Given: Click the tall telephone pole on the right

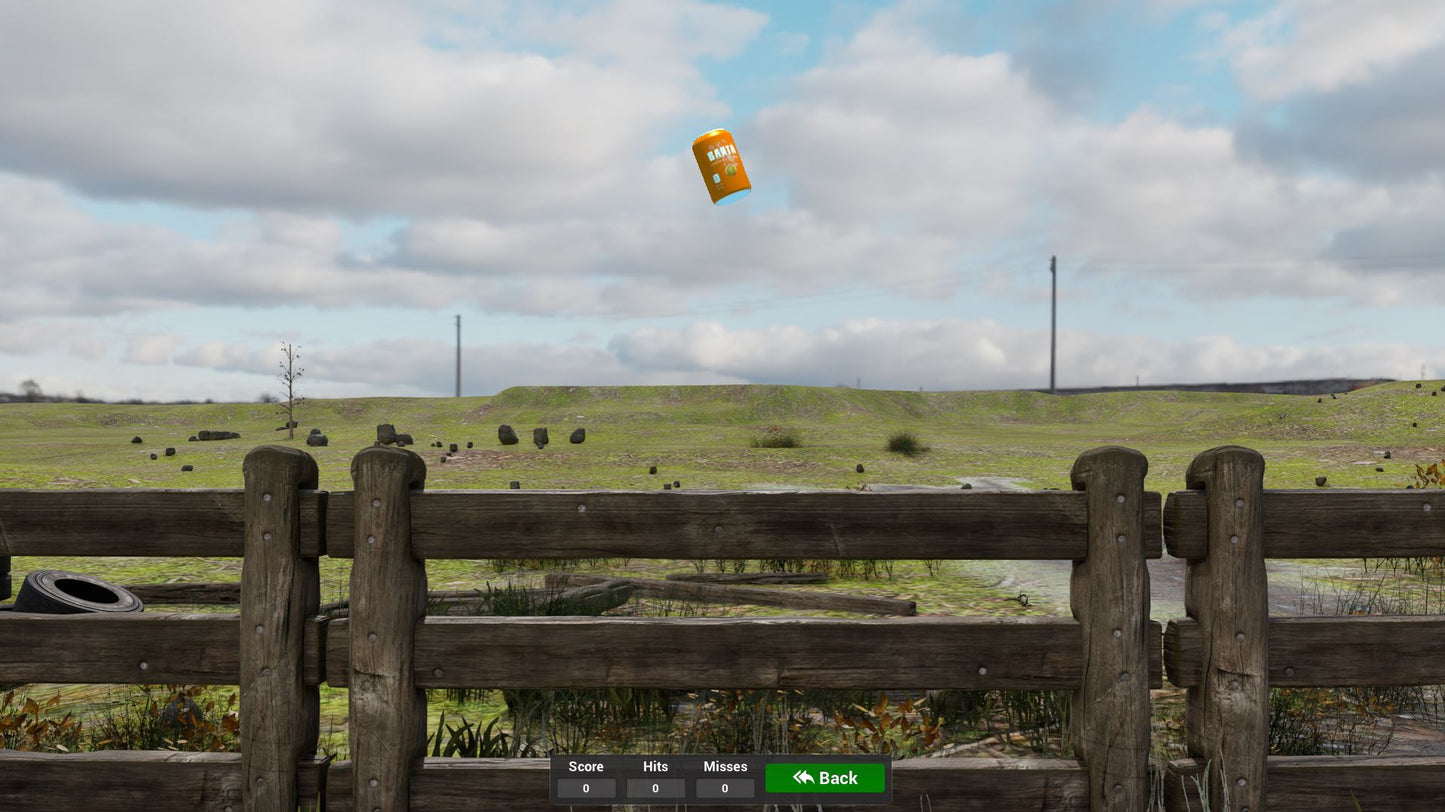Looking at the screenshot, I should point(1053,320).
